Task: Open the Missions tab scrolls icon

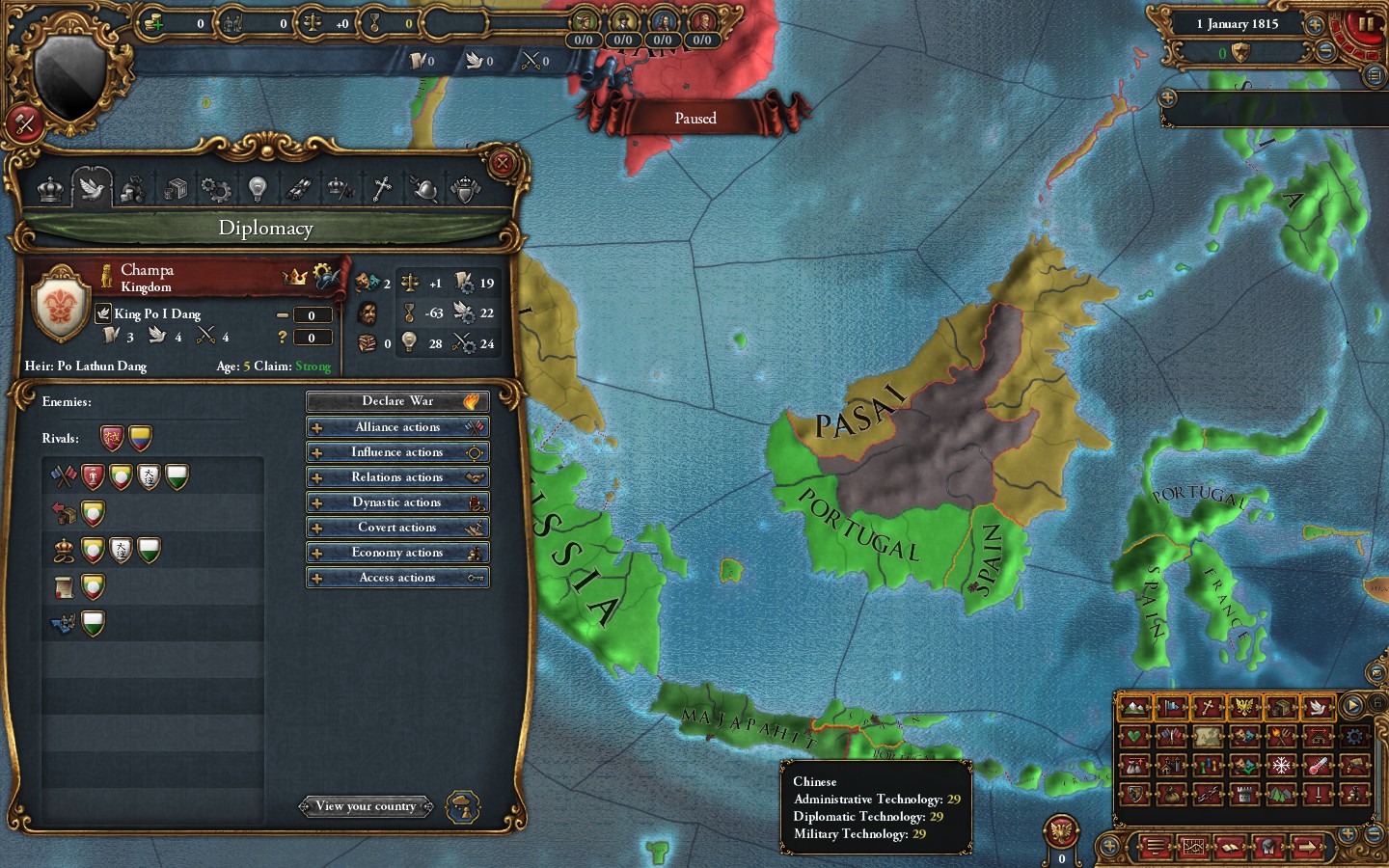Action: (x=298, y=188)
